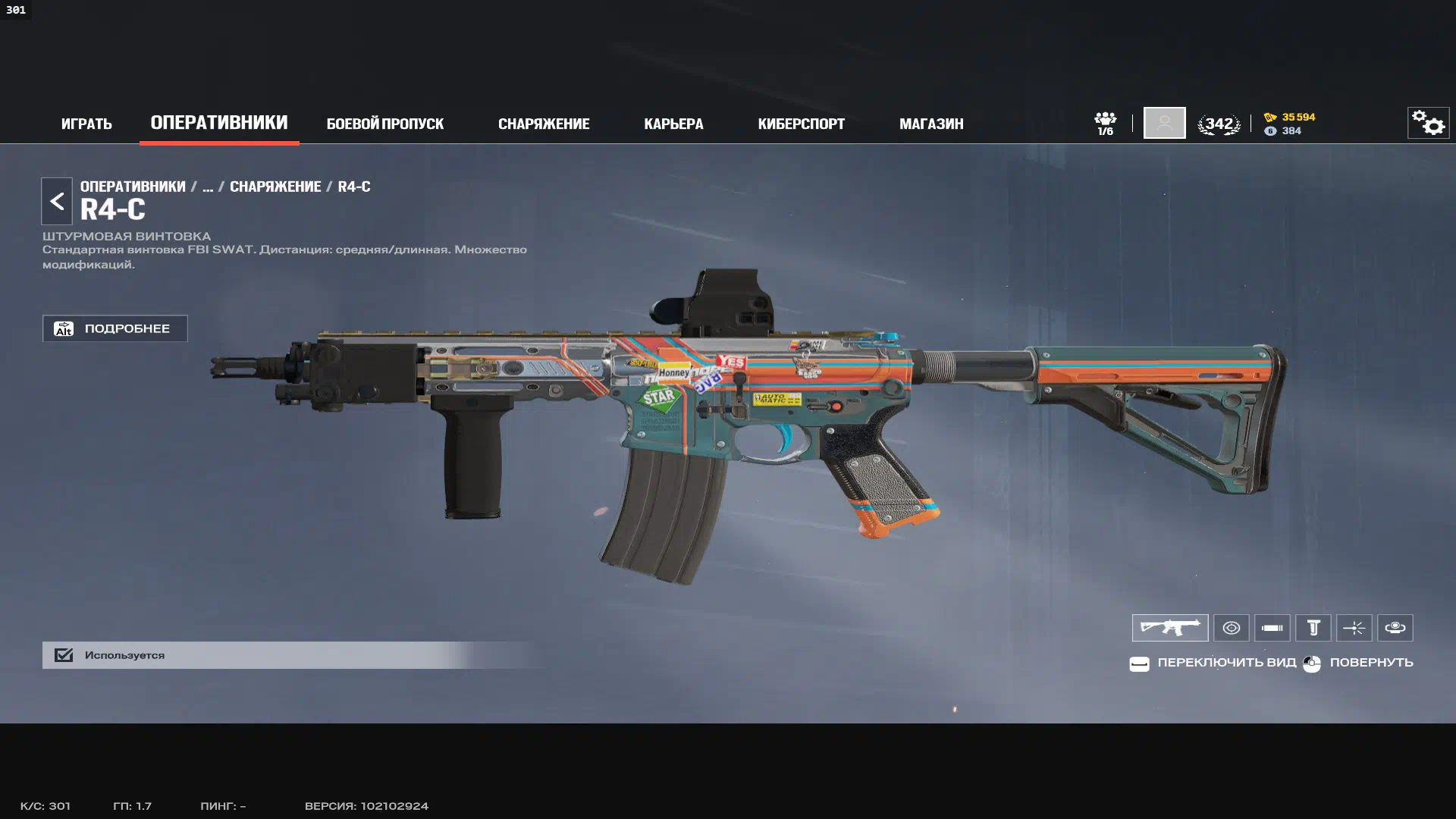Visit the МАГАЗИН shop tab

point(931,124)
